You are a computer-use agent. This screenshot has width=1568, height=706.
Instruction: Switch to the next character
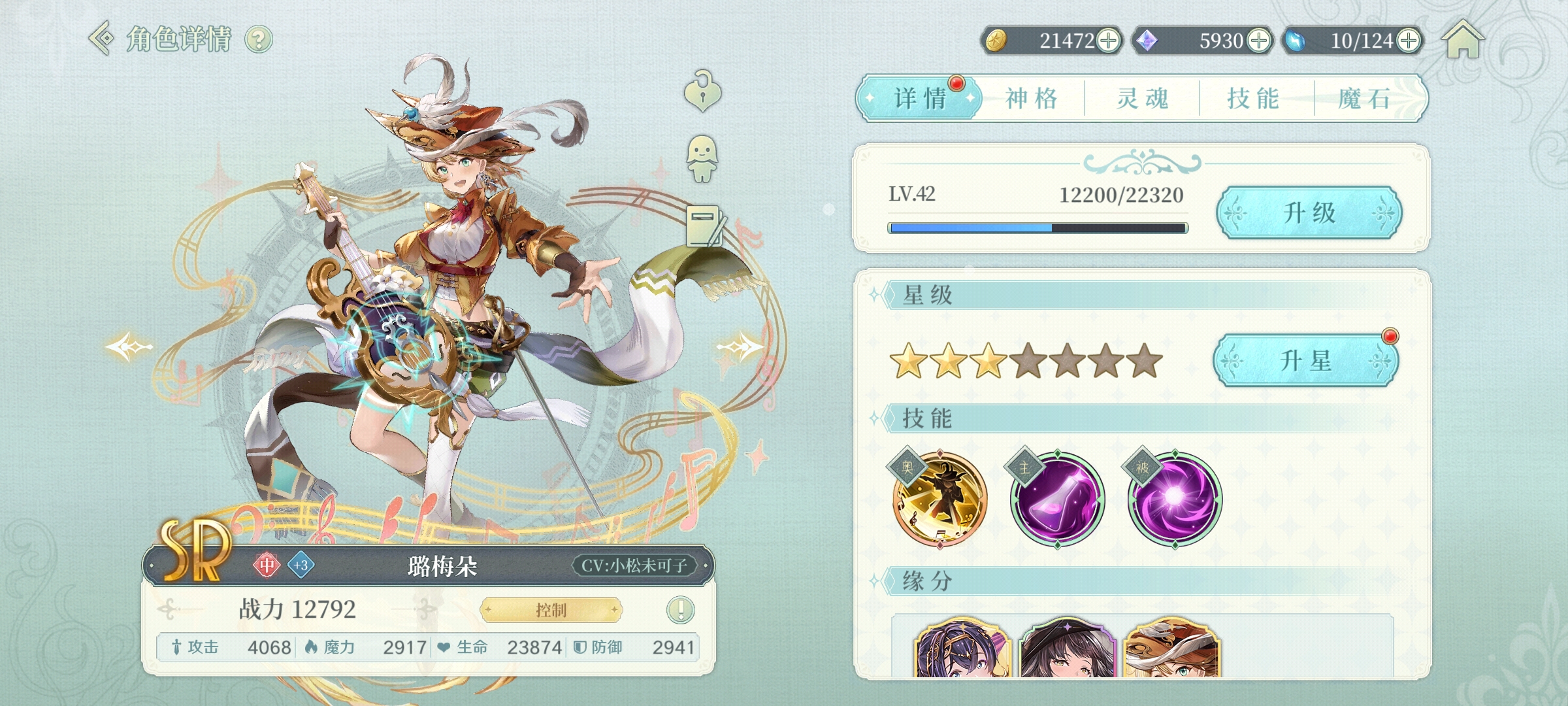point(740,346)
